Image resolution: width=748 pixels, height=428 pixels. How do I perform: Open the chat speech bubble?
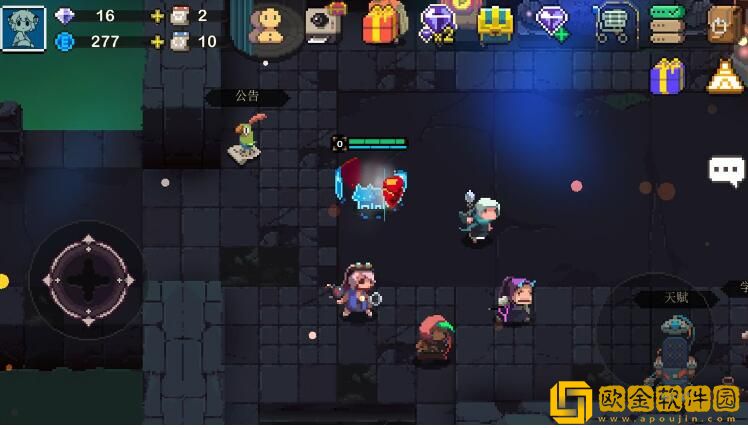[x=727, y=170]
